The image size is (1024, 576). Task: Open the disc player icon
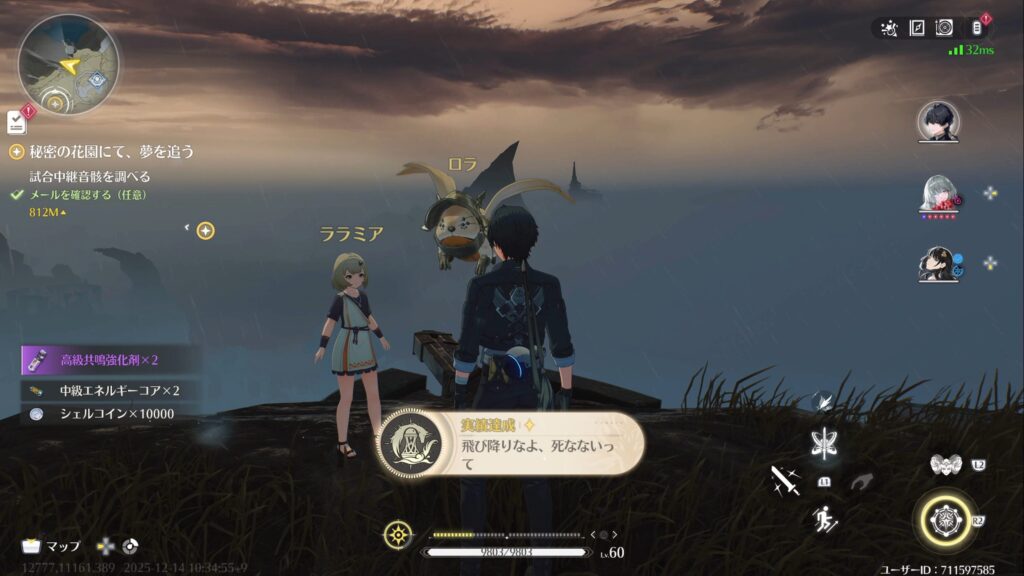tap(944, 28)
